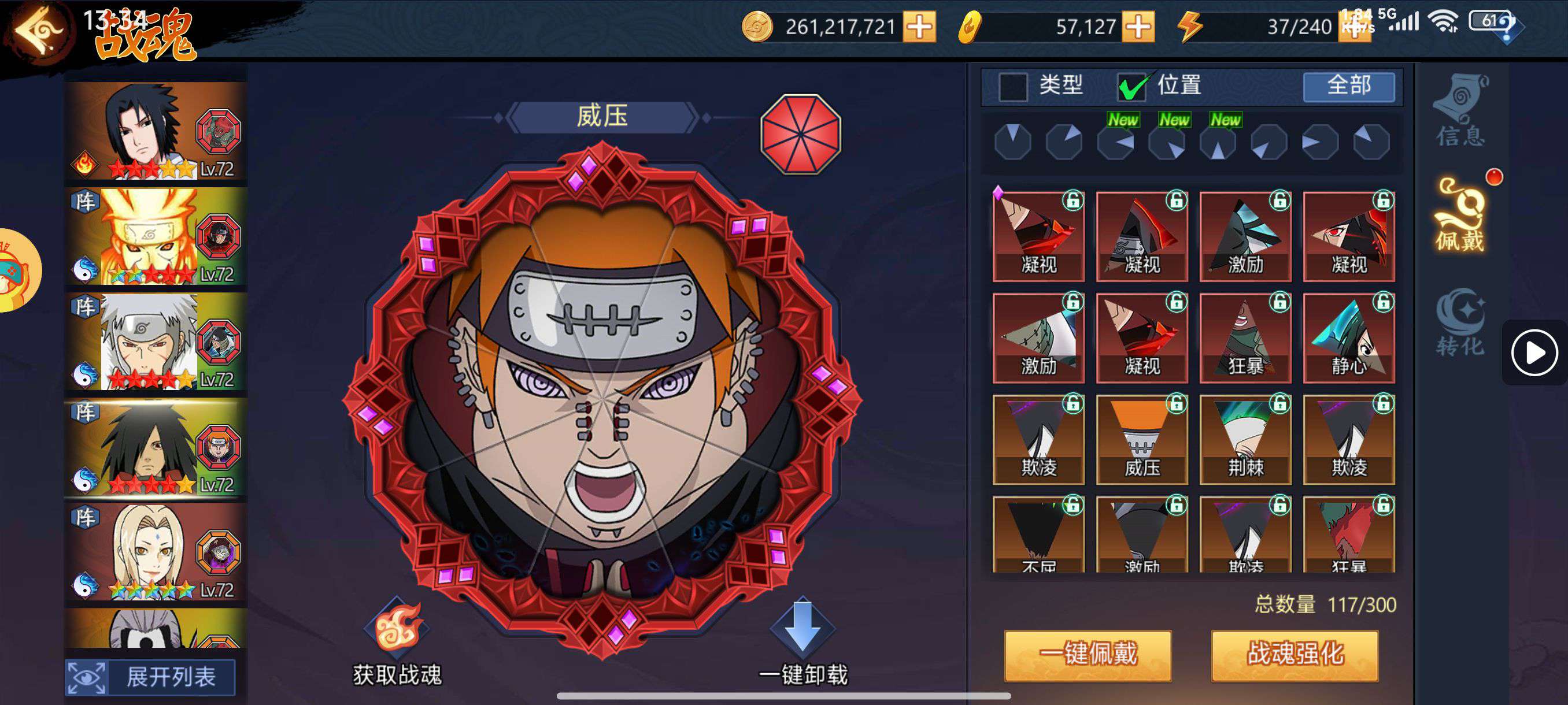1568x705 pixels.
Task: Tap the play button on right edge
Action: coord(1533,353)
